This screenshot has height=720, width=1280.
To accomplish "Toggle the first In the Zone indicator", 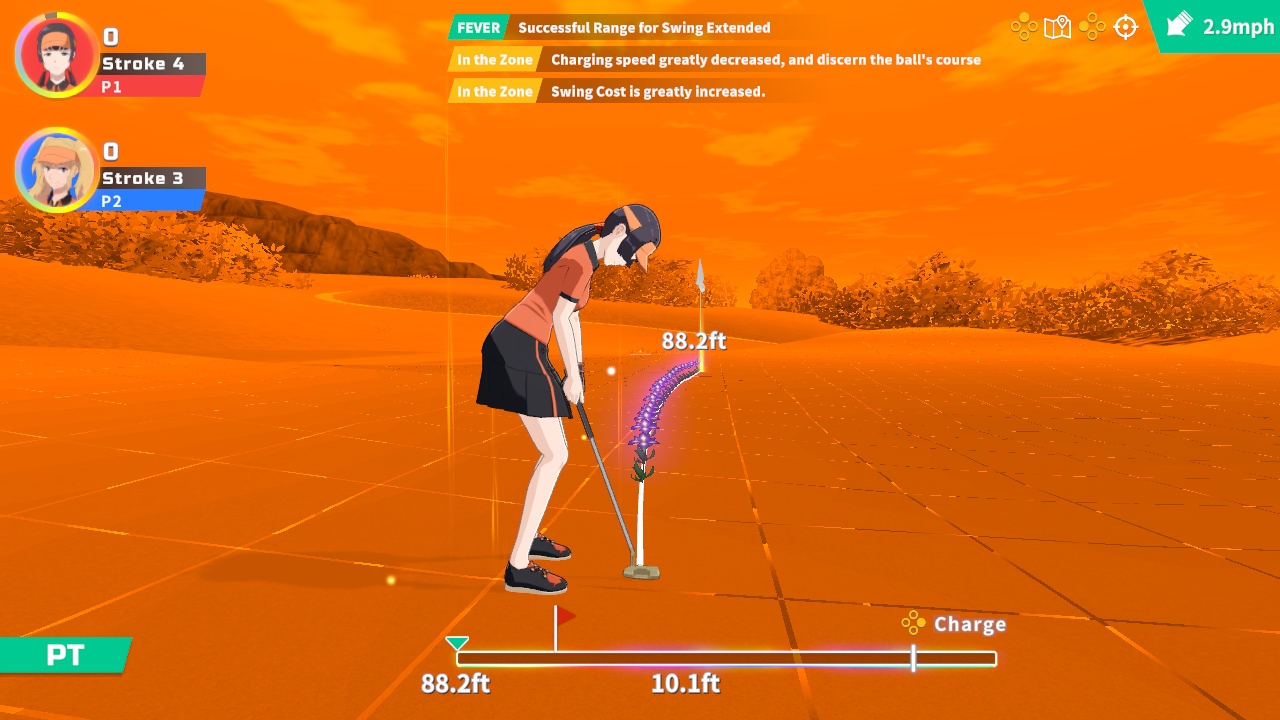I will click(x=492, y=60).
